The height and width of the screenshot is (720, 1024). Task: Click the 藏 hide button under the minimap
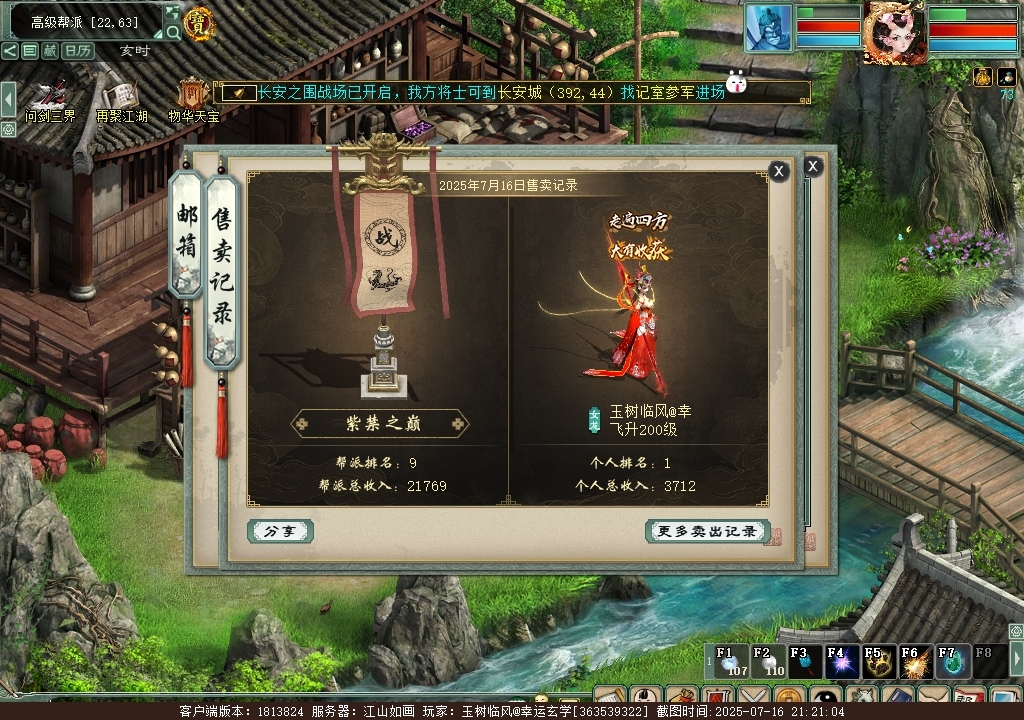(50, 50)
